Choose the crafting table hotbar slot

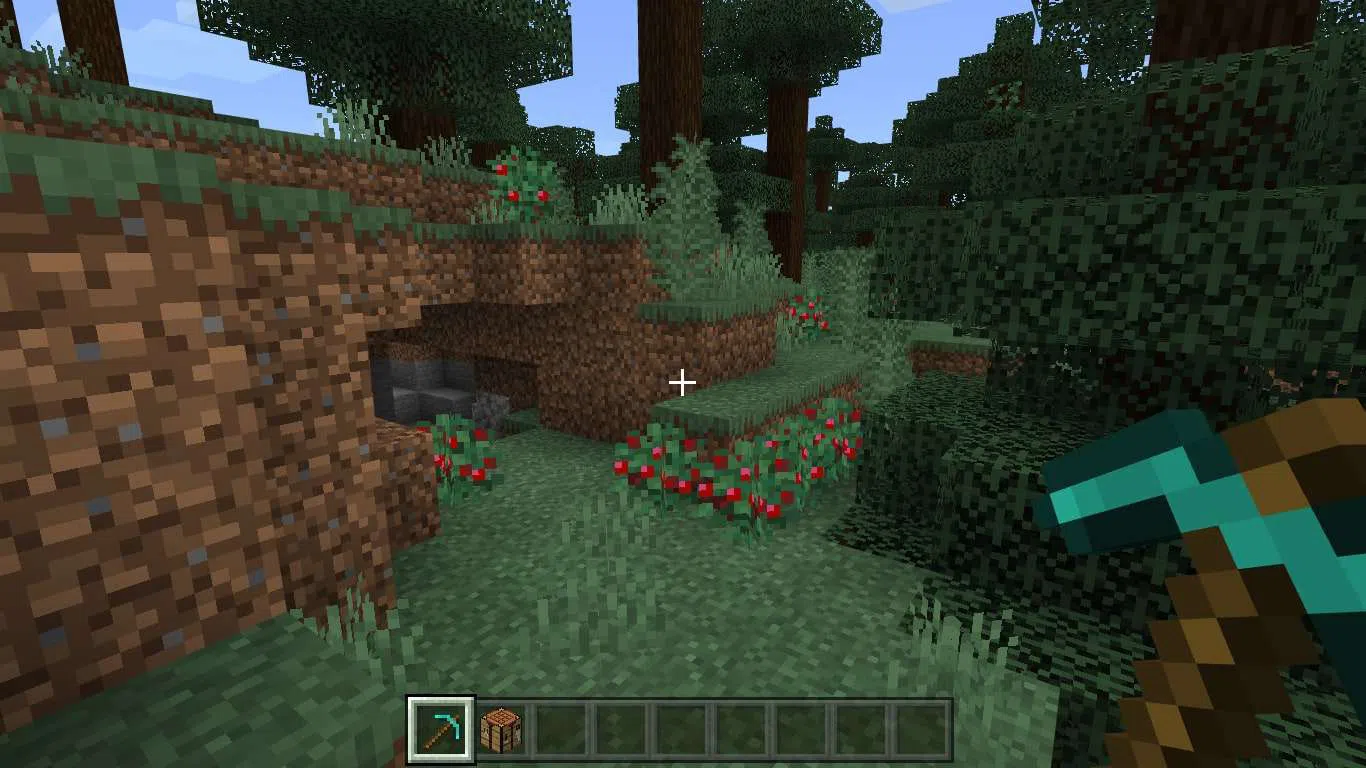pyautogui.click(x=500, y=729)
